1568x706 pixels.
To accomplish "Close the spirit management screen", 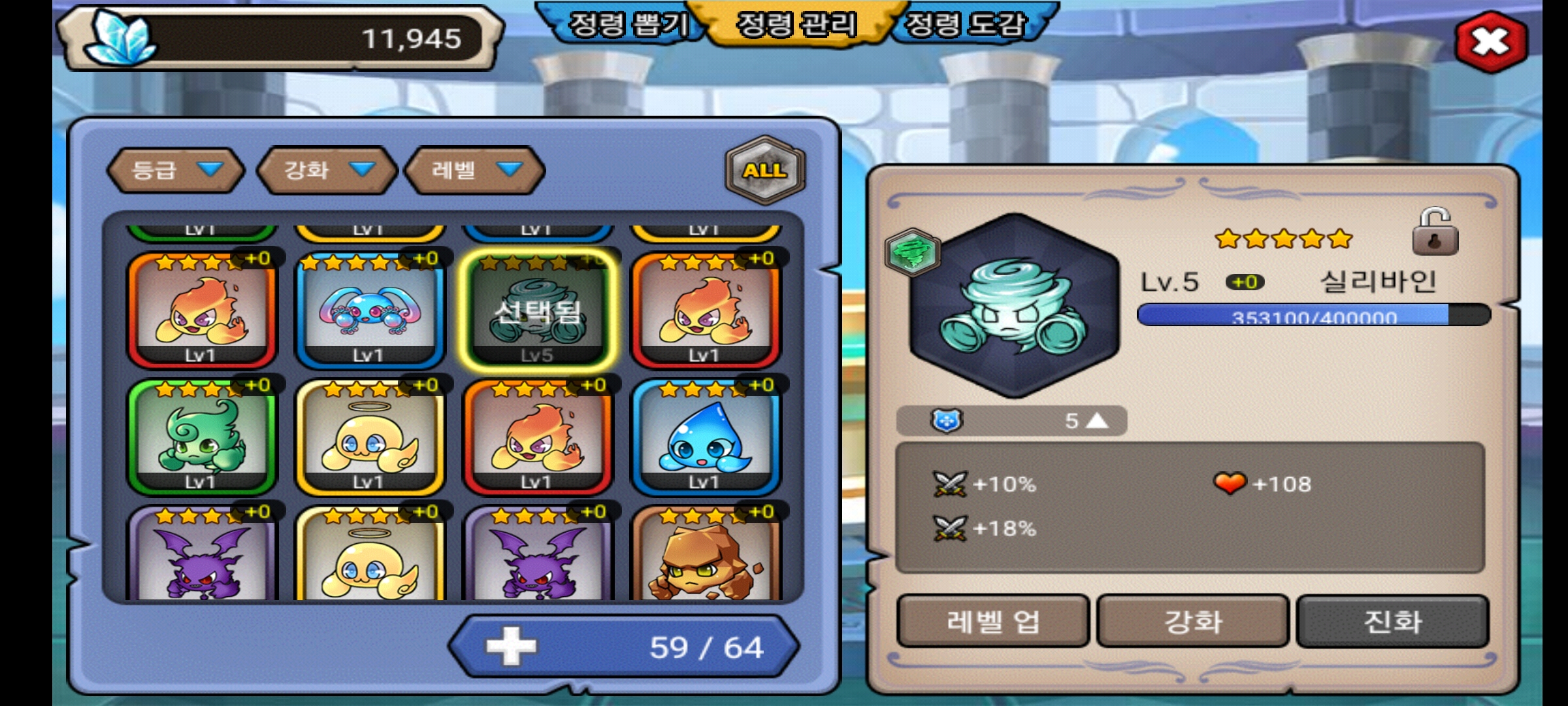I will point(1491,42).
